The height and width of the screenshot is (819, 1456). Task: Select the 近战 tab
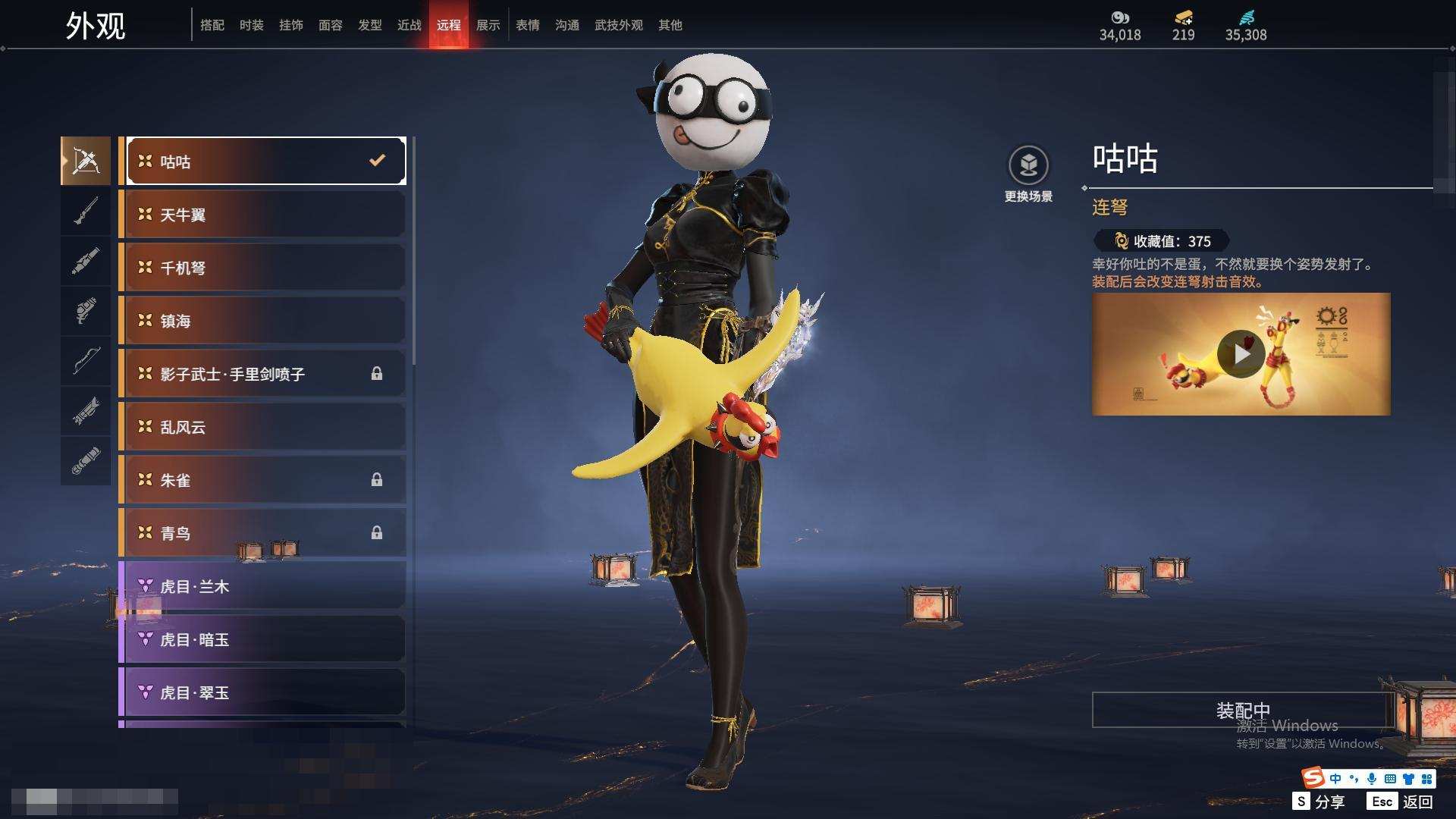(409, 25)
